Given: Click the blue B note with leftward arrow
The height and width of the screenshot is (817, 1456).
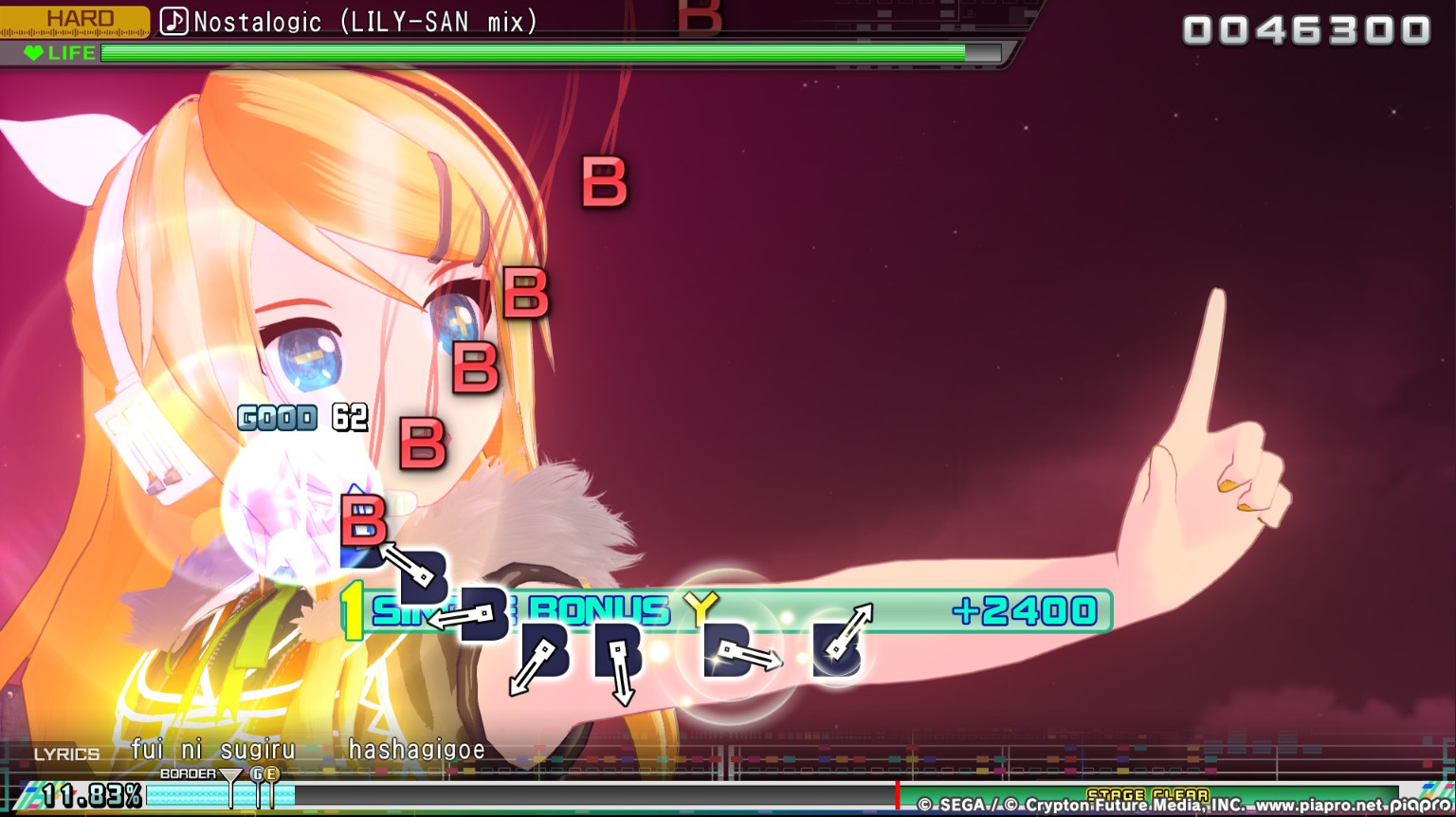Looking at the screenshot, I should pyautogui.click(x=486, y=612).
